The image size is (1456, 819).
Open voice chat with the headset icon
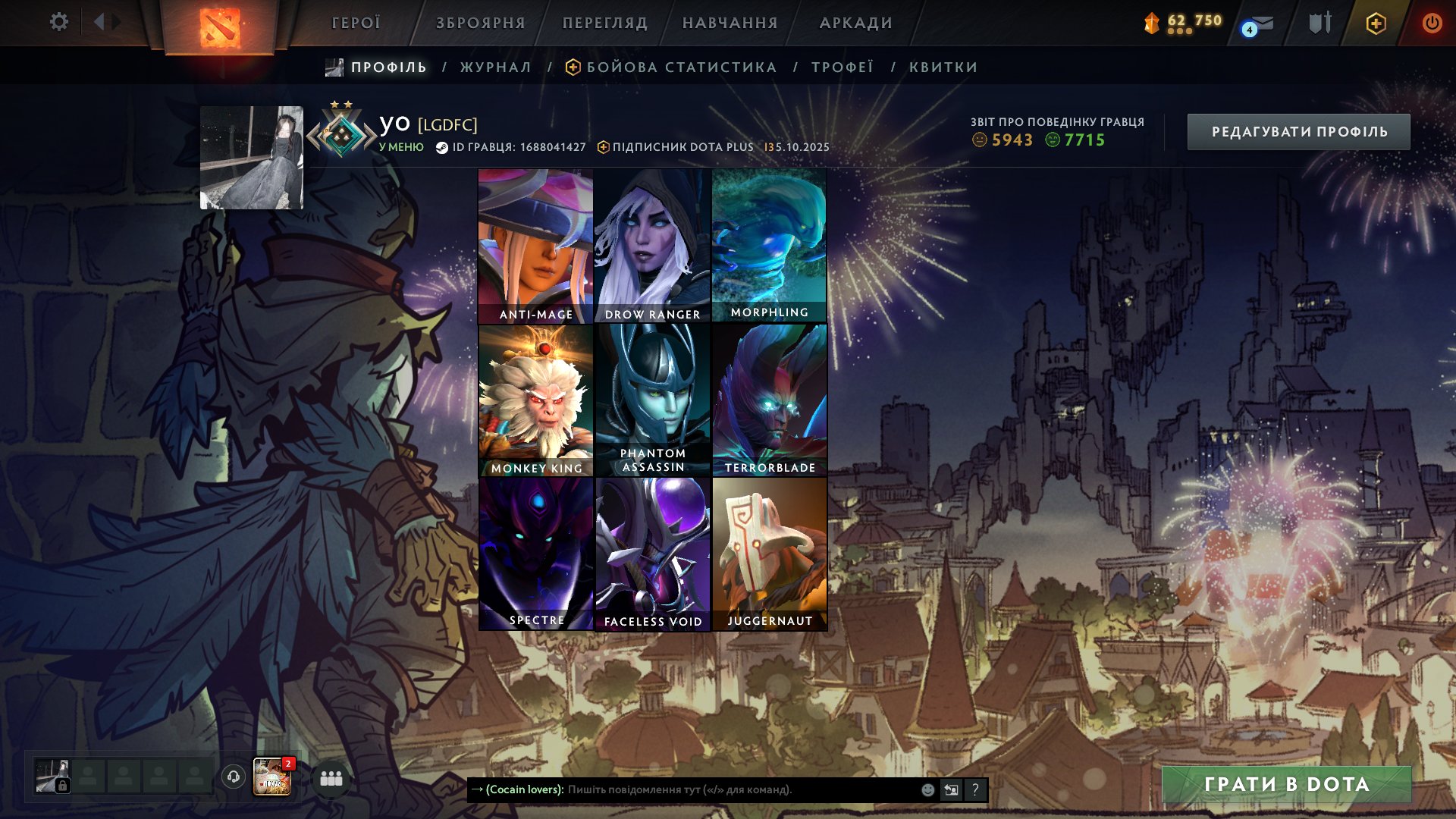[234, 777]
